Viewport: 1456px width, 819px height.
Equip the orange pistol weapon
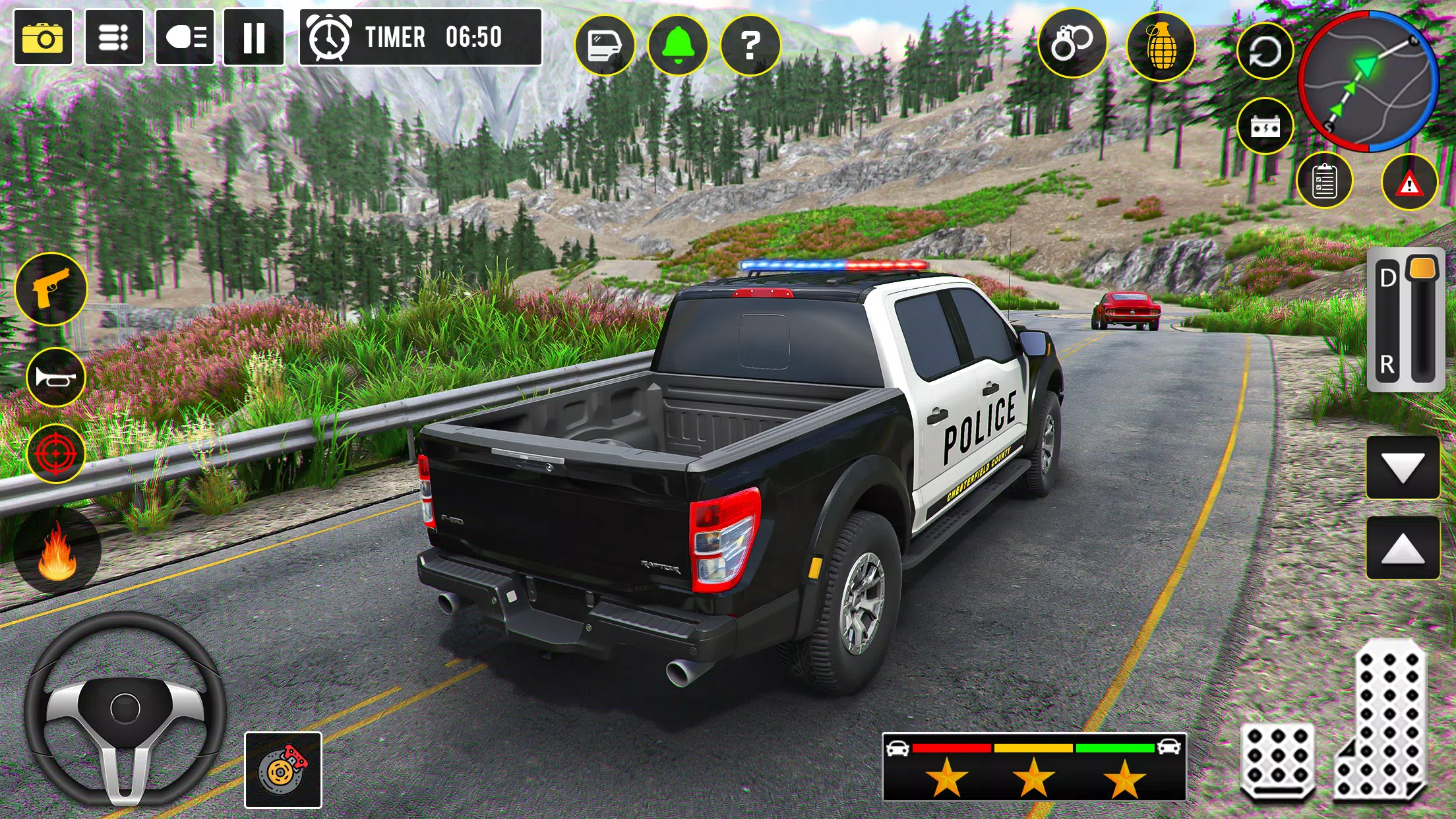51,289
